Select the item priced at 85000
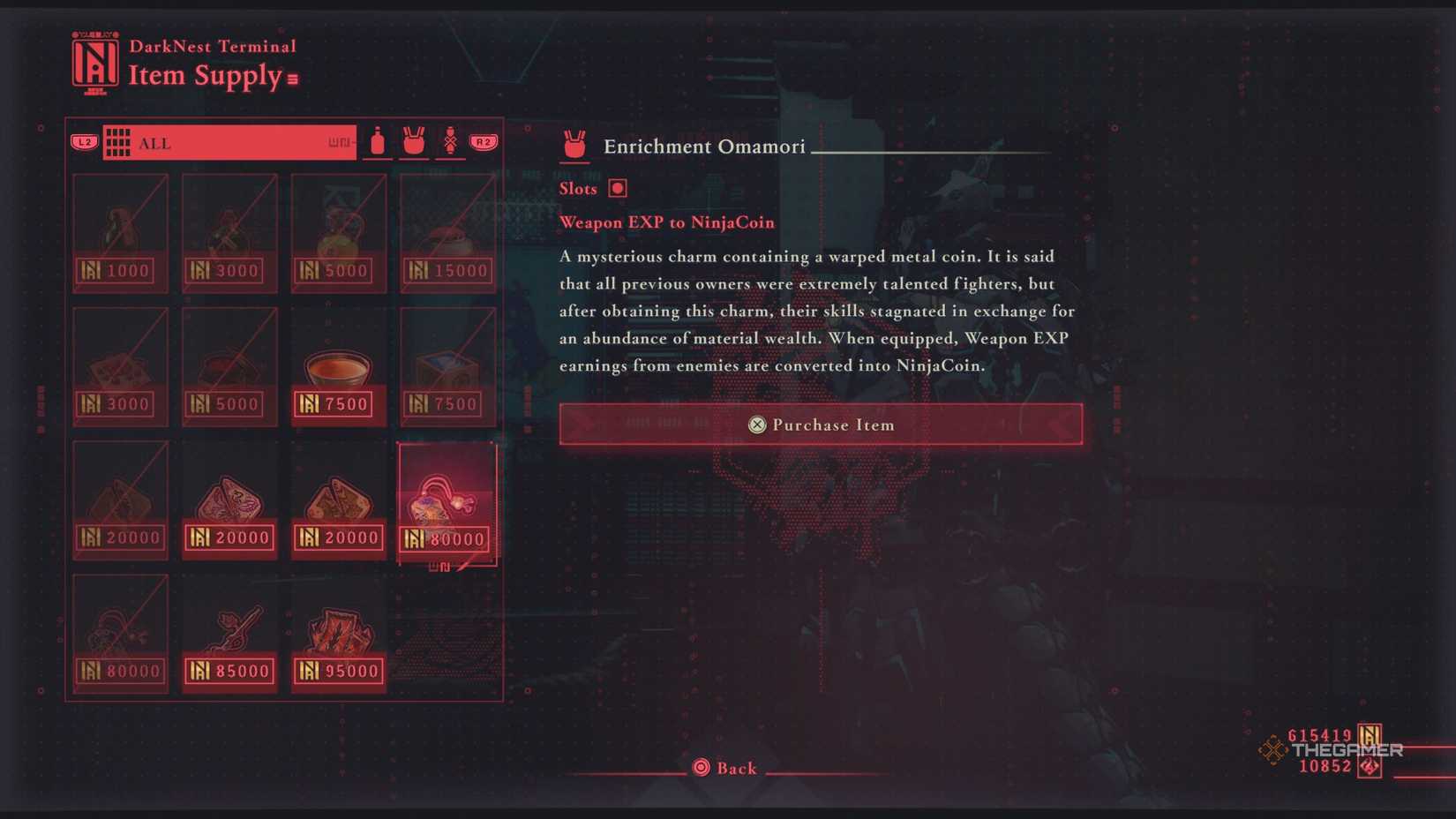The image size is (1456, 819). tap(229, 634)
